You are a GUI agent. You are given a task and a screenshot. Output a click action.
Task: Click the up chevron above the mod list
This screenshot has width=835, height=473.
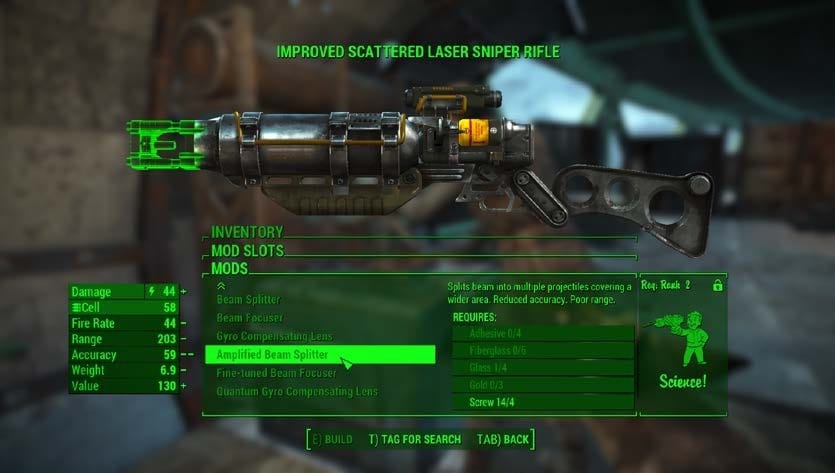(220, 285)
